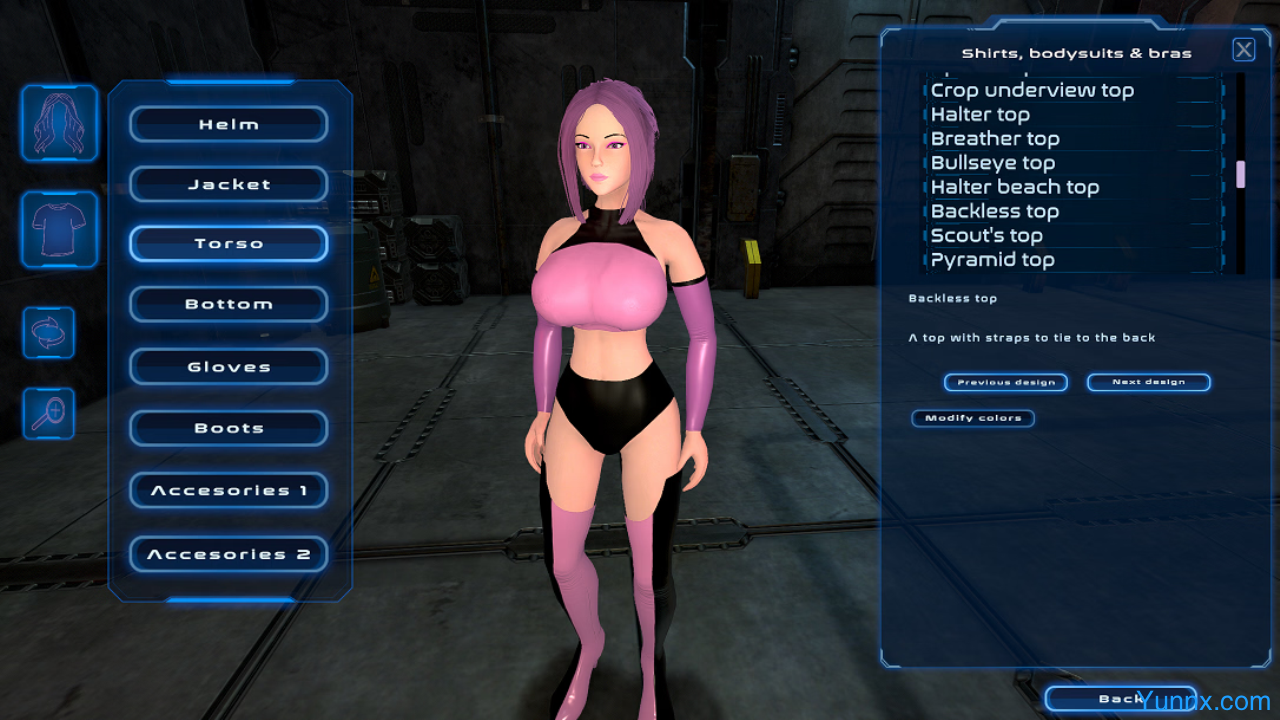The width and height of the screenshot is (1280, 720).
Task: Switch to the t-shirt clothing tab
Action: point(60,229)
